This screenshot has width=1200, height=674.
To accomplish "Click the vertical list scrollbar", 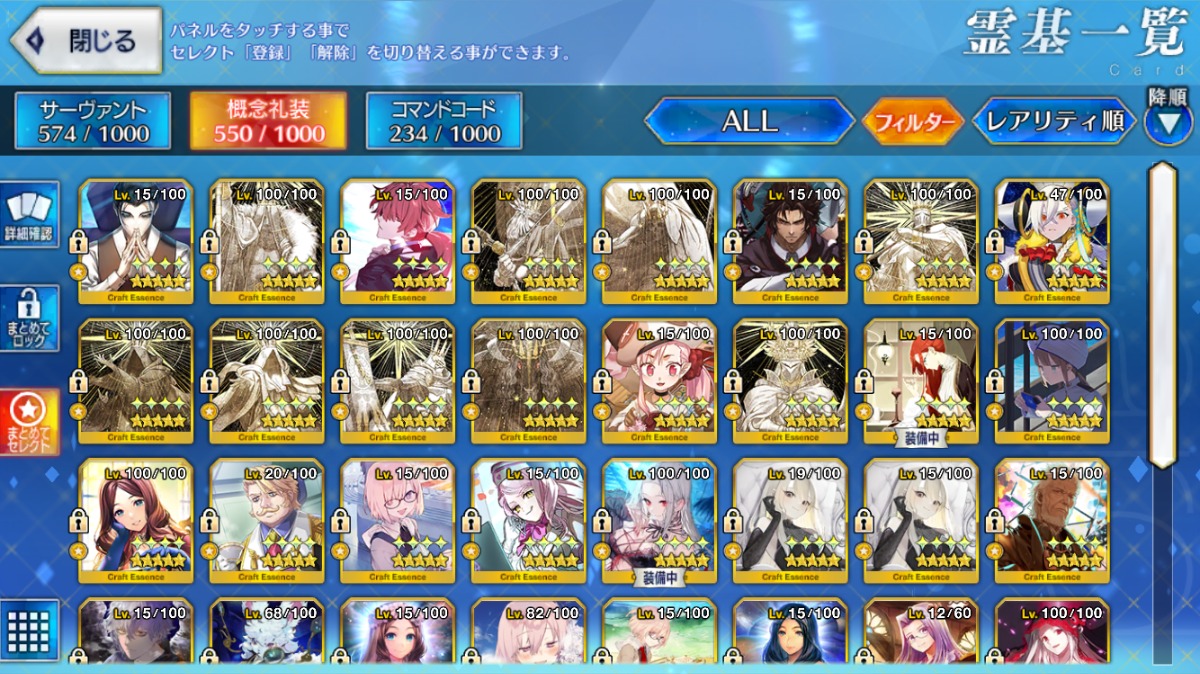I will (x=1161, y=315).
